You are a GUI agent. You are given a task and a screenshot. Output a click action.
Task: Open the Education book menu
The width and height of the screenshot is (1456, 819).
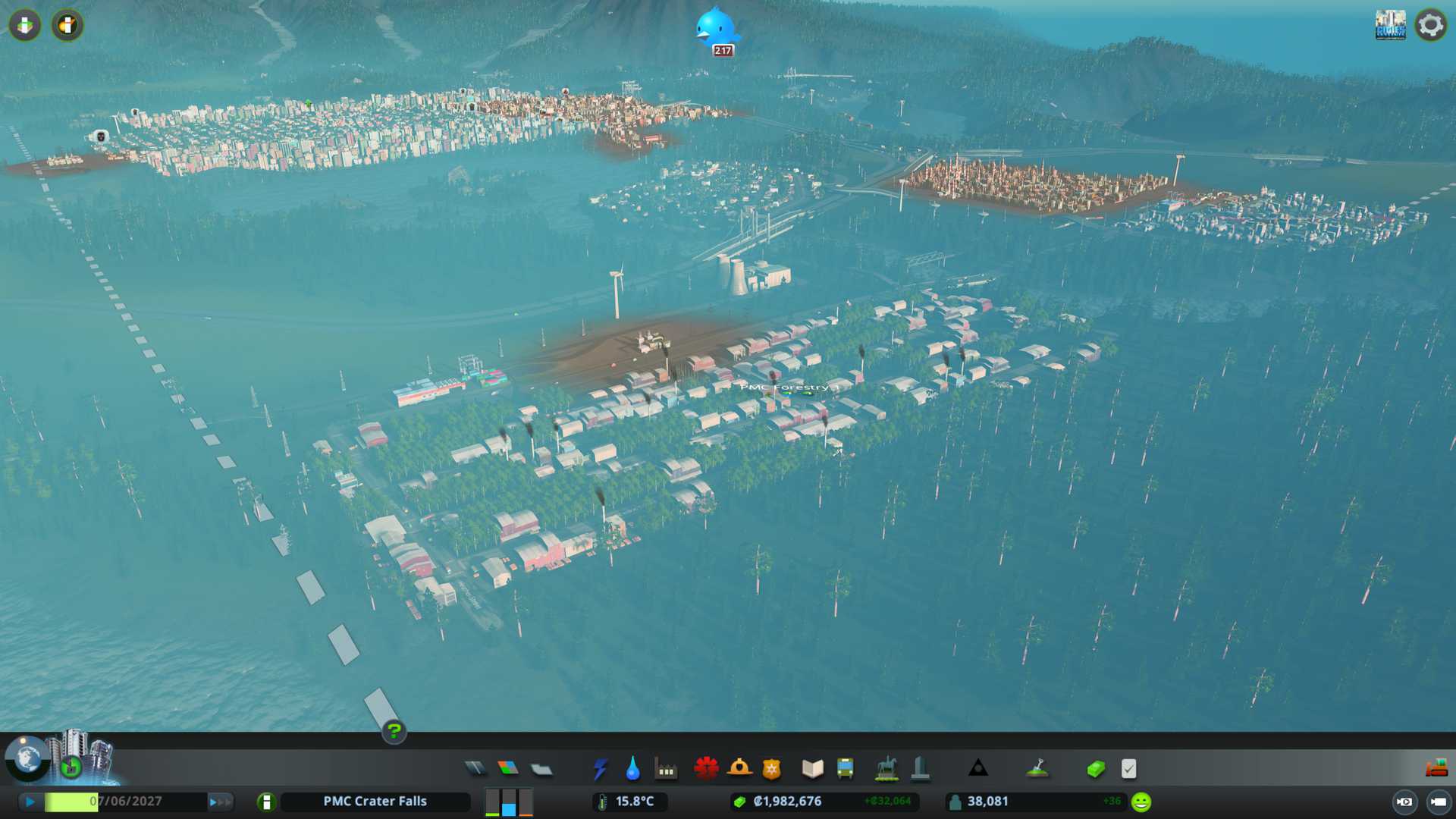[x=812, y=769]
